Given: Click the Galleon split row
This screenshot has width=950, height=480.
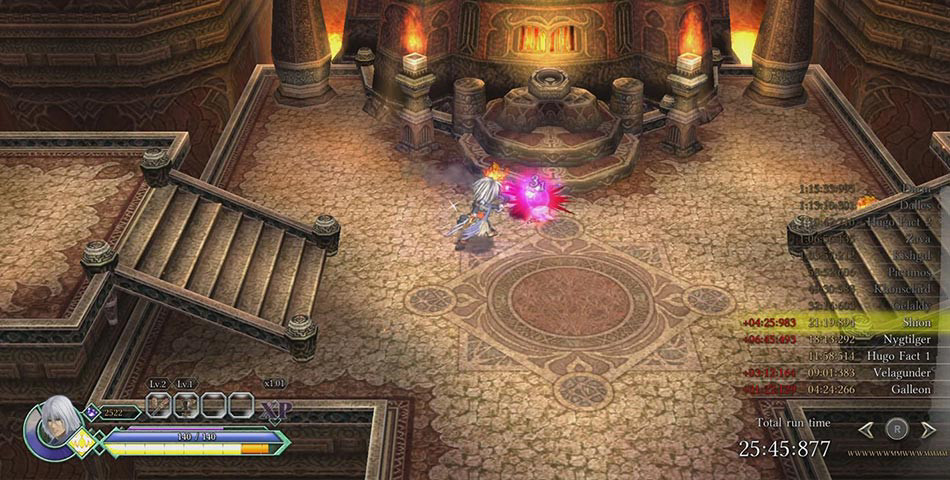Looking at the screenshot, I should point(845,389).
